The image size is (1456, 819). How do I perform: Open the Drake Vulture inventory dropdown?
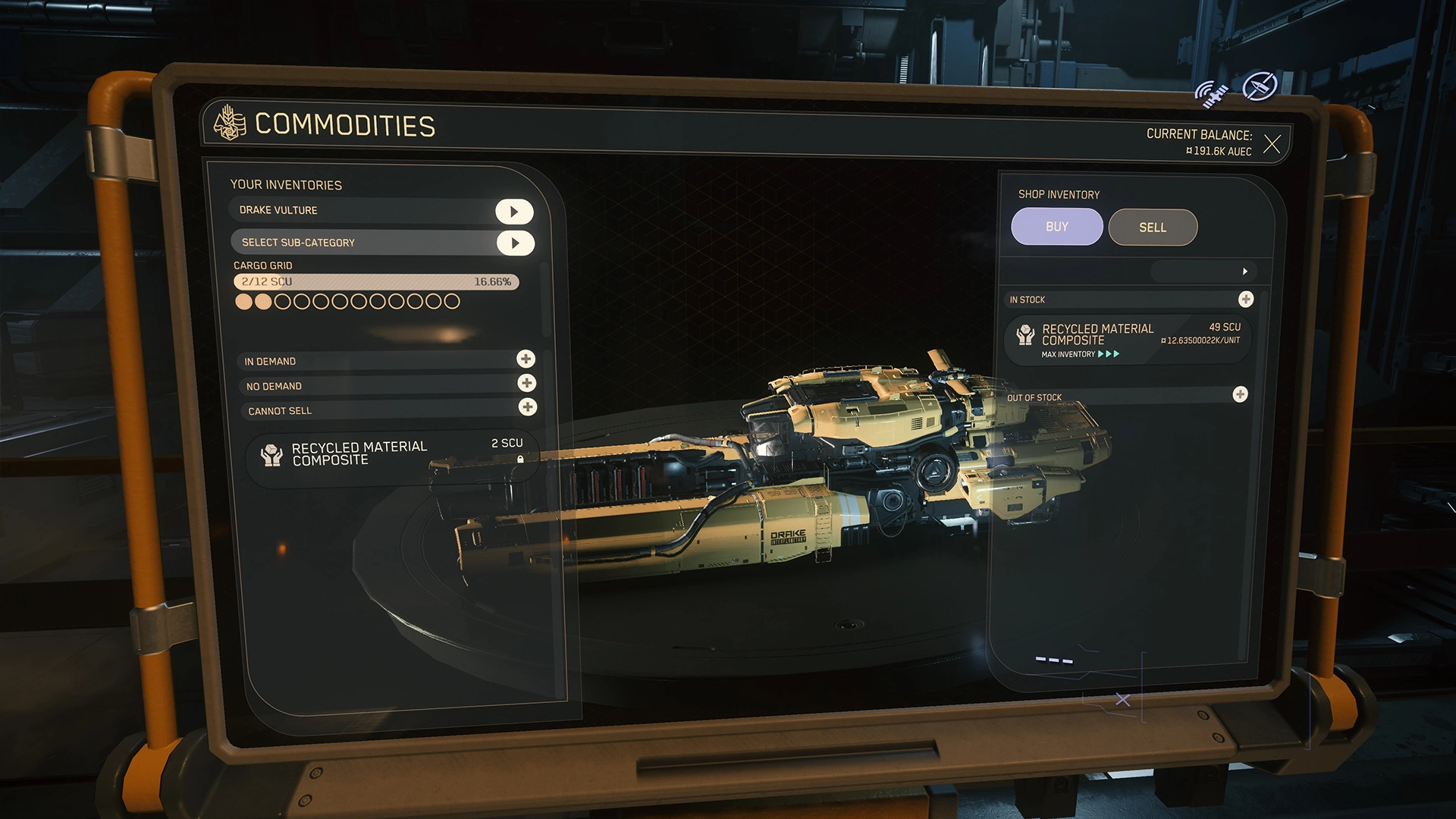514,212
